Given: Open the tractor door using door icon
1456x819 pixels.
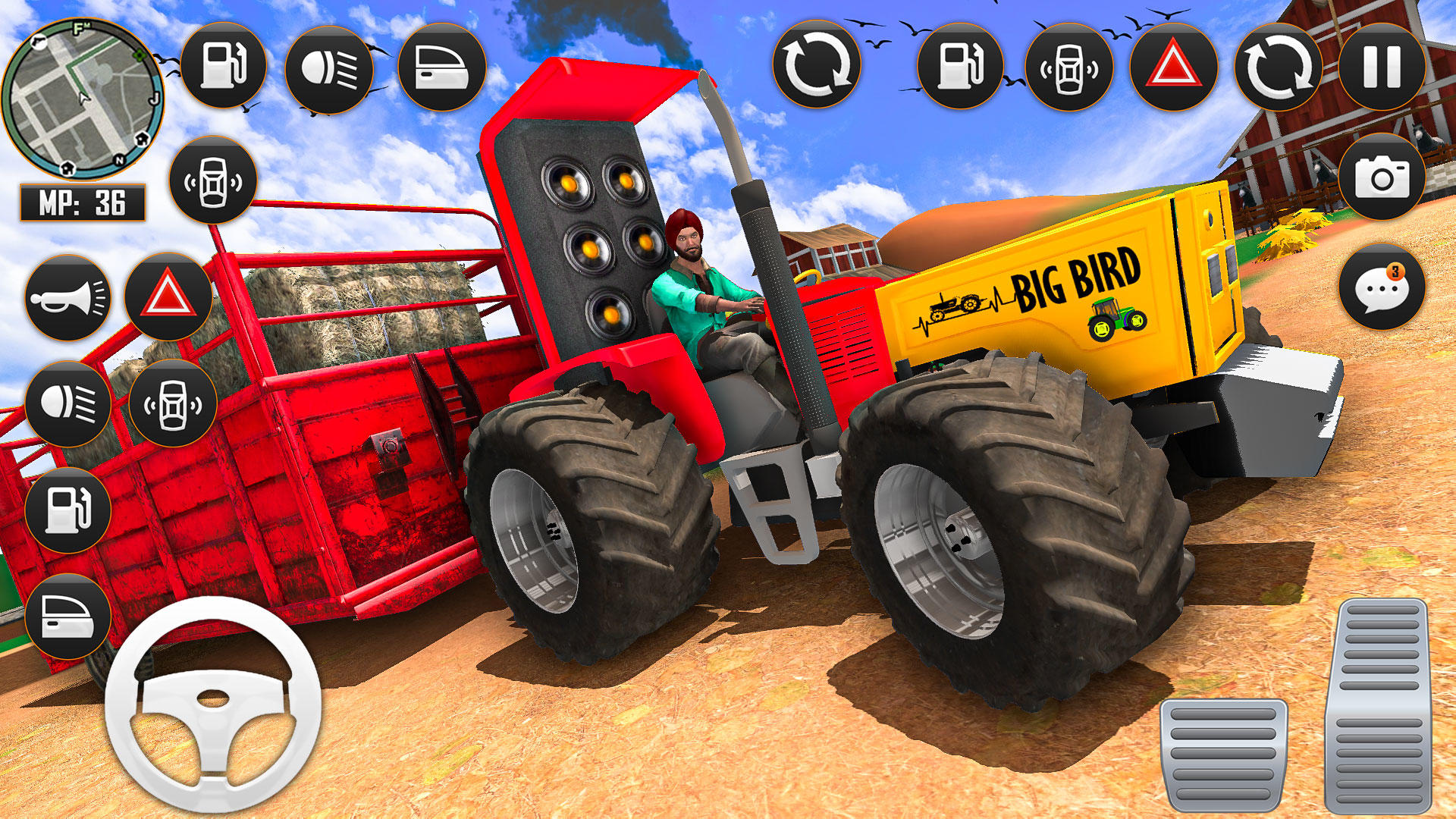Looking at the screenshot, I should 442,68.
